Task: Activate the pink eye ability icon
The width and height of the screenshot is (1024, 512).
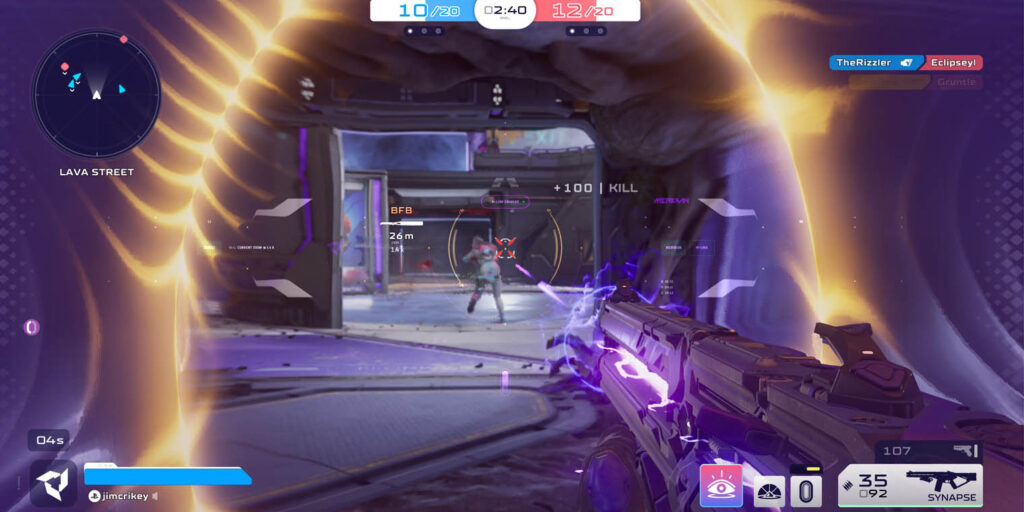Action: (721, 485)
